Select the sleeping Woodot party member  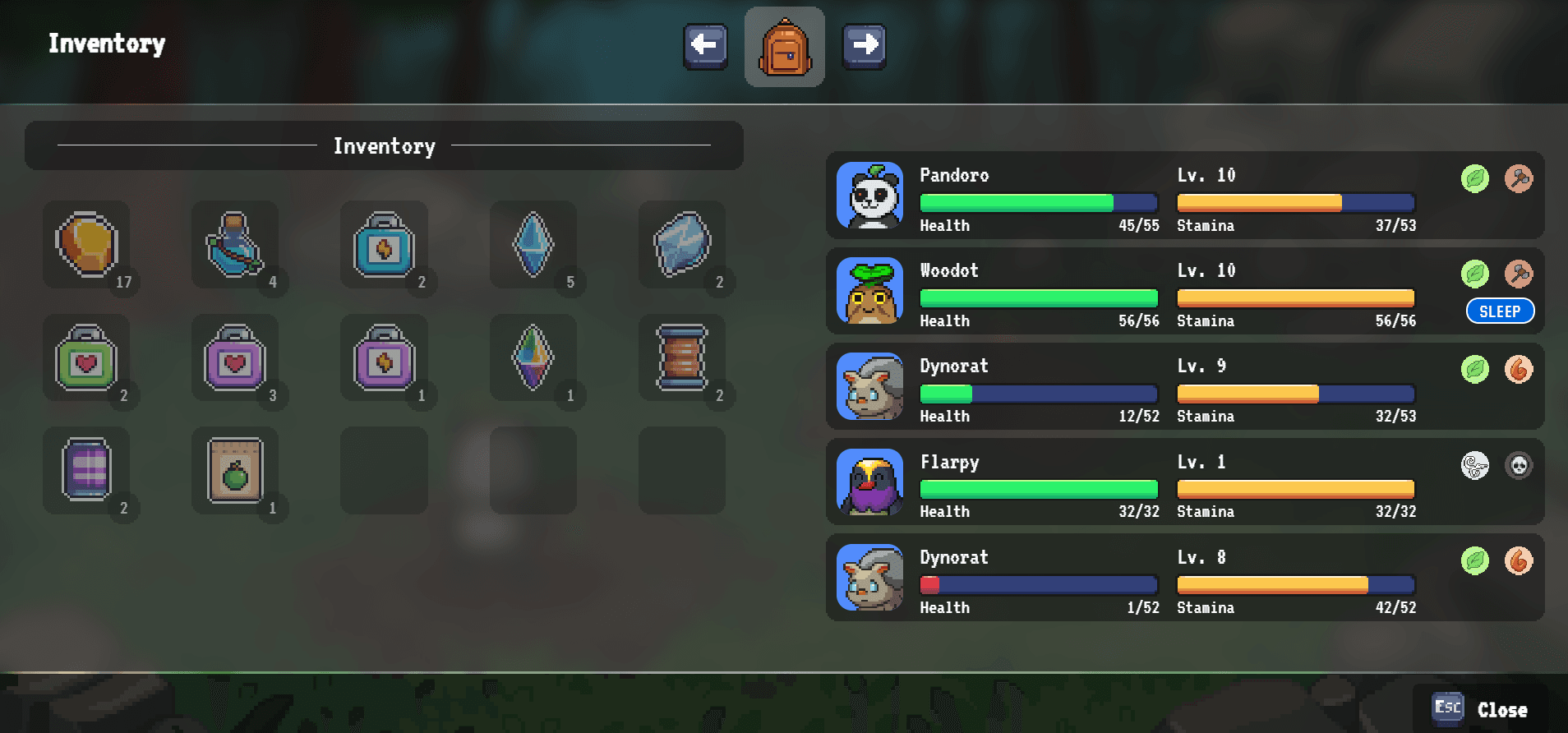(x=1184, y=292)
